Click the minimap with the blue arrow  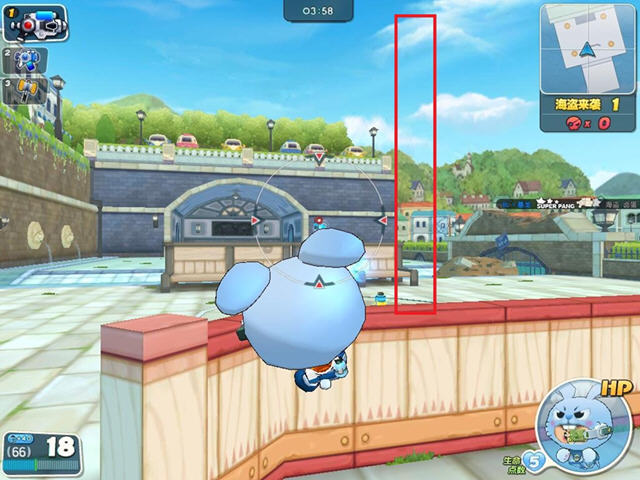(x=588, y=47)
